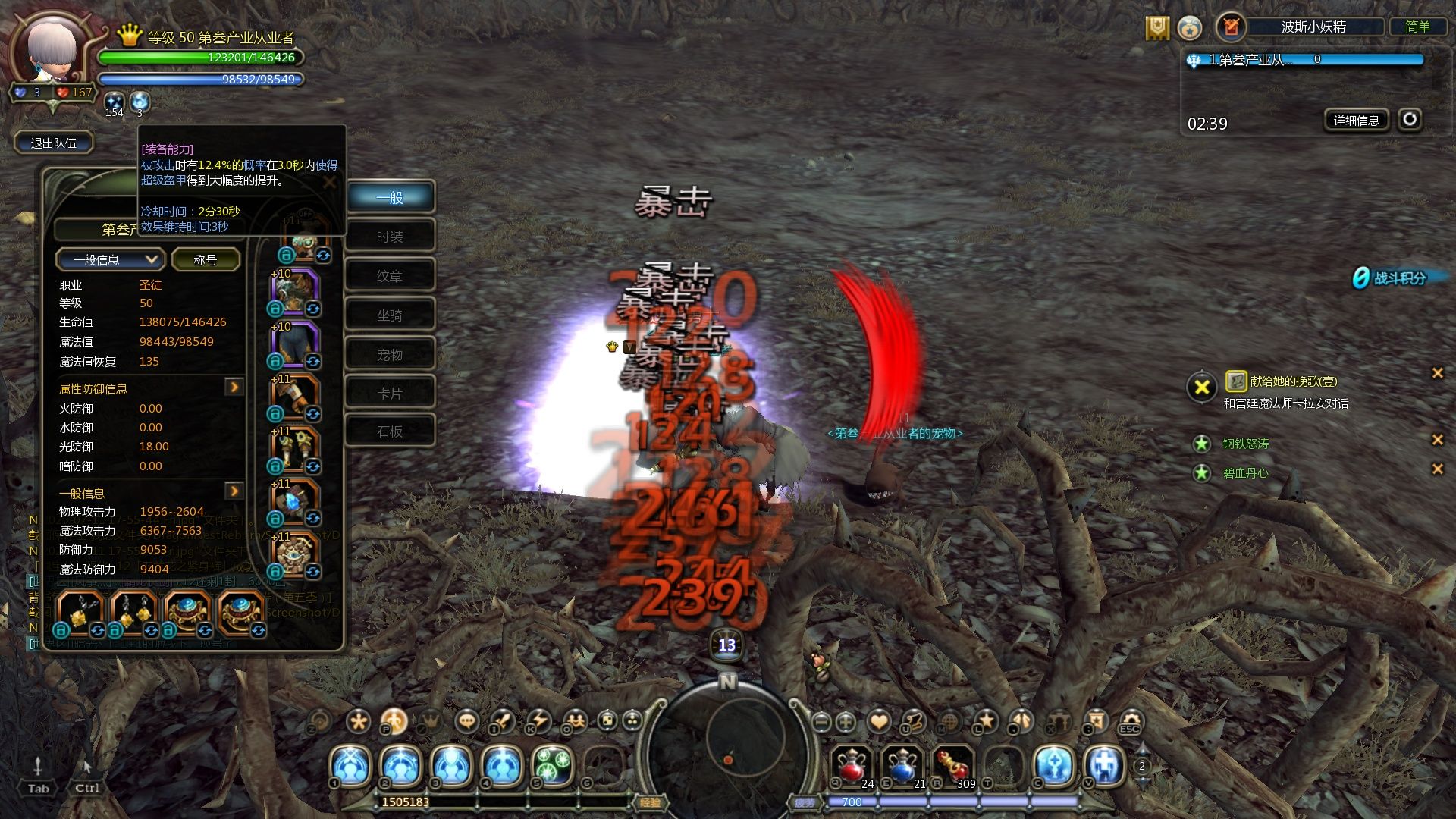Use the blue mana potion slot
The height and width of the screenshot is (819, 1456).
(x=902, y=764)
